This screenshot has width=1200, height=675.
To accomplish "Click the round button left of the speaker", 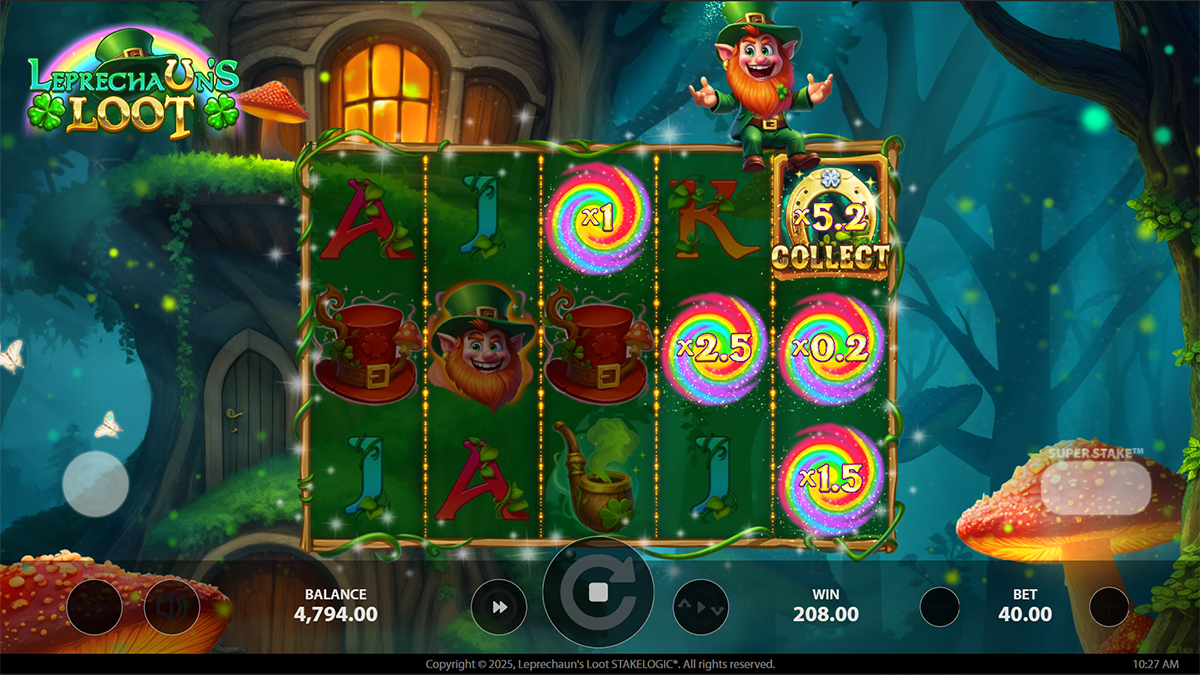I will pyautogui.click(x=95, y=607).
